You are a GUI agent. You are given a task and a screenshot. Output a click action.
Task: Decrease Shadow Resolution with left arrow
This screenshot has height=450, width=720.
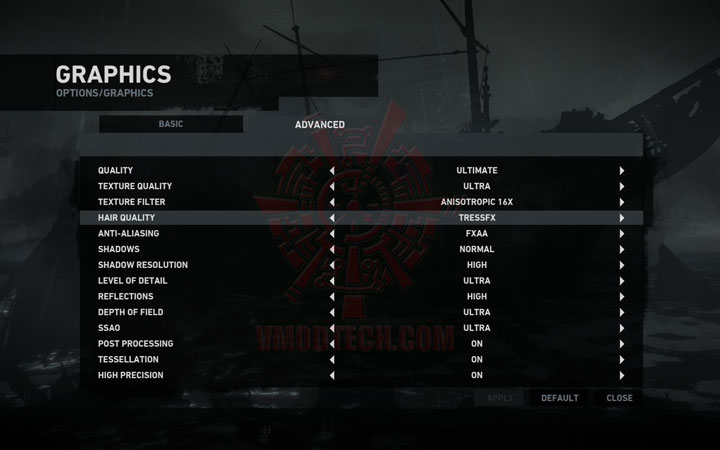click(332, 265)
